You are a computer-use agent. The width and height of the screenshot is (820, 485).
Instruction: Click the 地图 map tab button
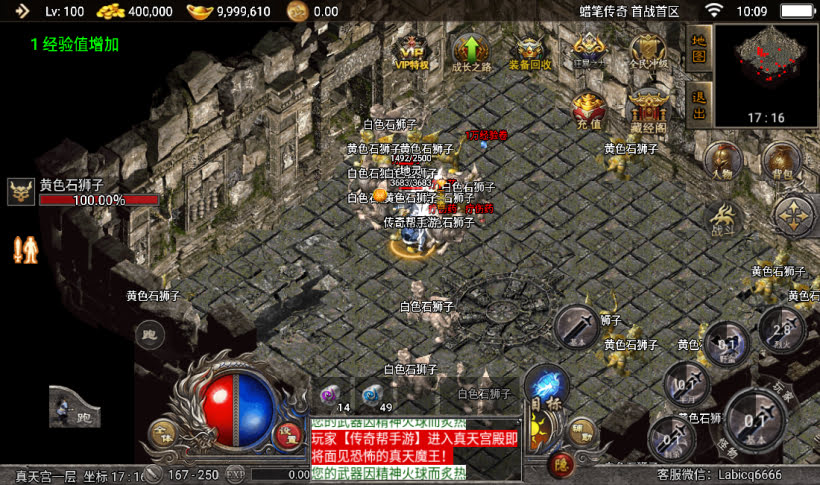coord(699,46)
